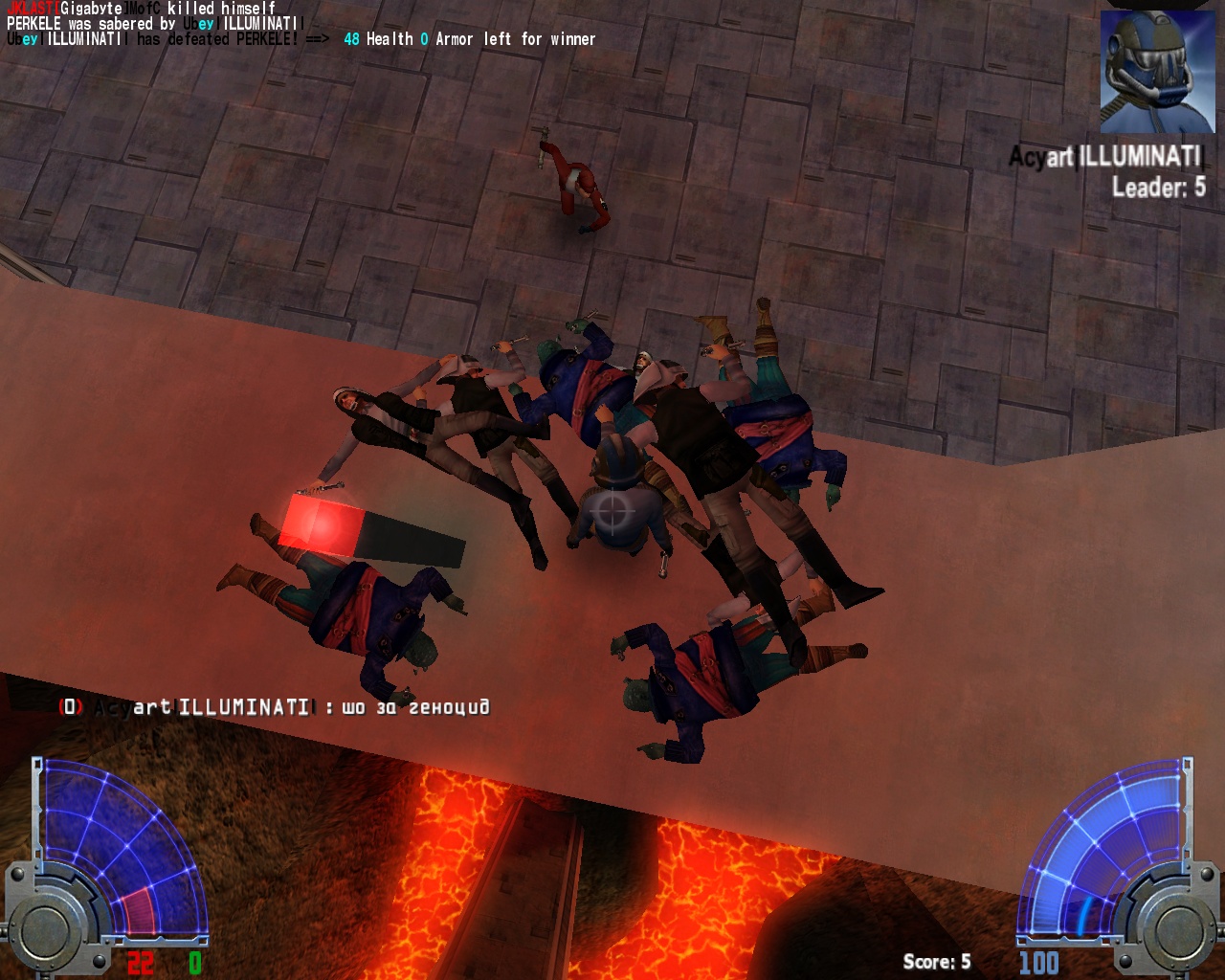Select the ILLUMINATI chat message line
The width and height of the screenshot is (1225, 980).
(276, 707)
